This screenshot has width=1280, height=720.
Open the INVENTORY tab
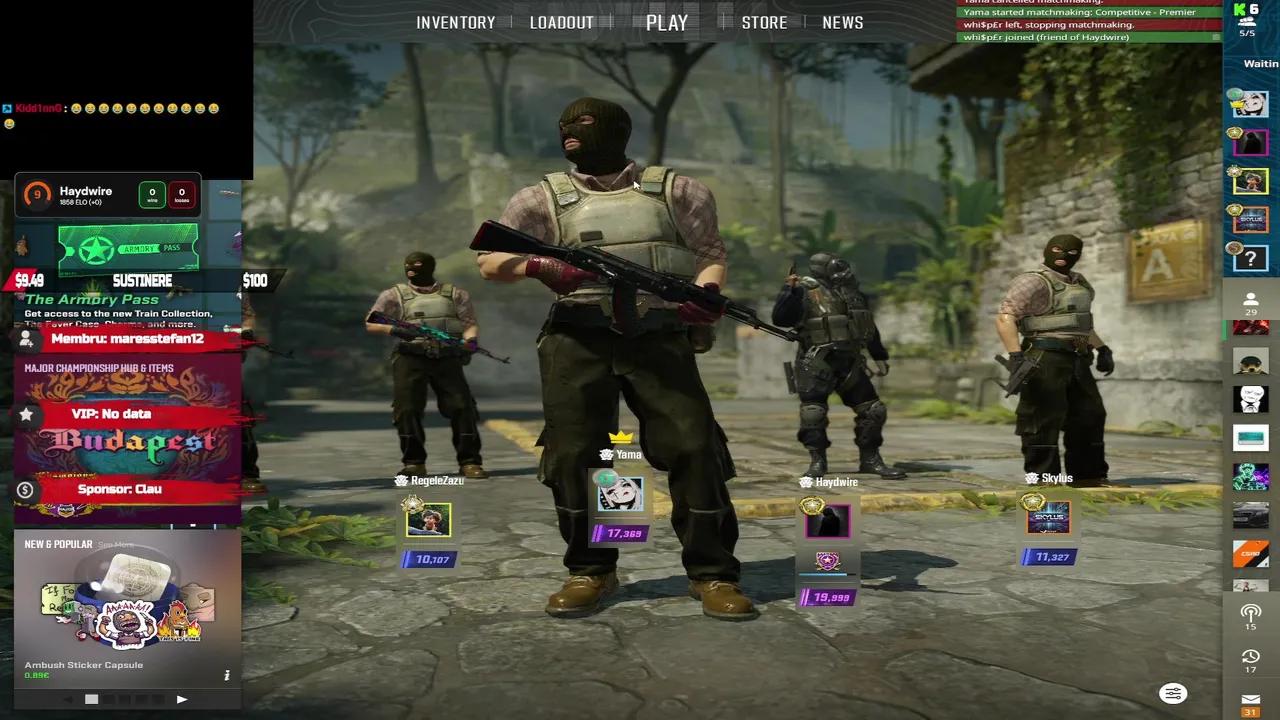click(456, 22)
